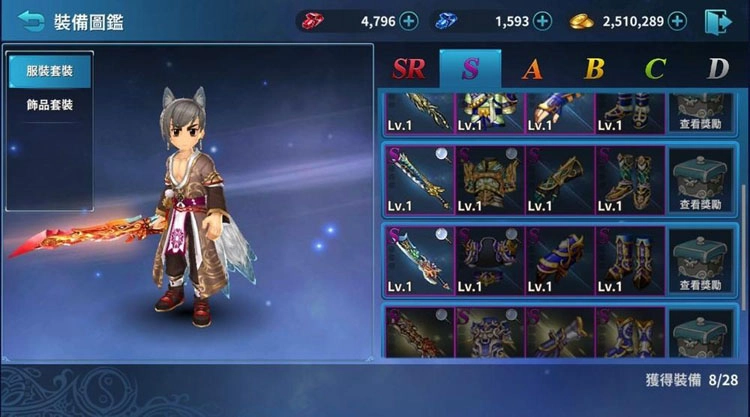Open the 飾品套裝 accessory set menu
The image size is (750, 417).
click(49, 105)
